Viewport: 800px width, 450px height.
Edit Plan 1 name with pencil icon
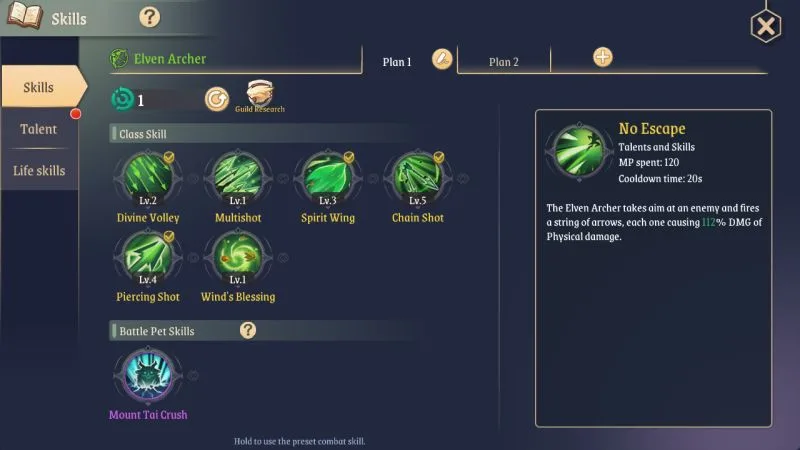(x=442, y=59)
